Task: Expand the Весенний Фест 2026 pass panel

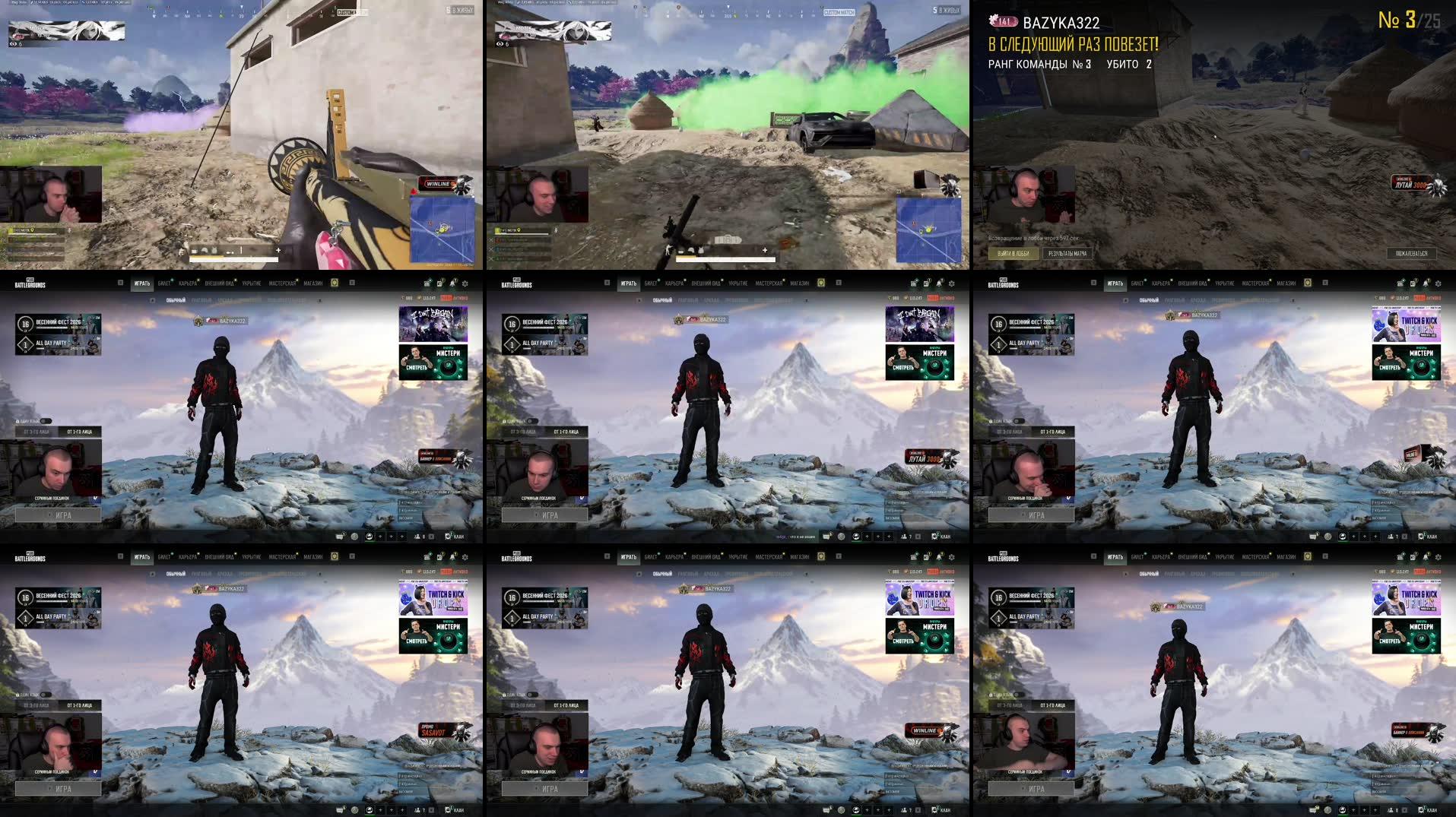Action: [59, 324]
